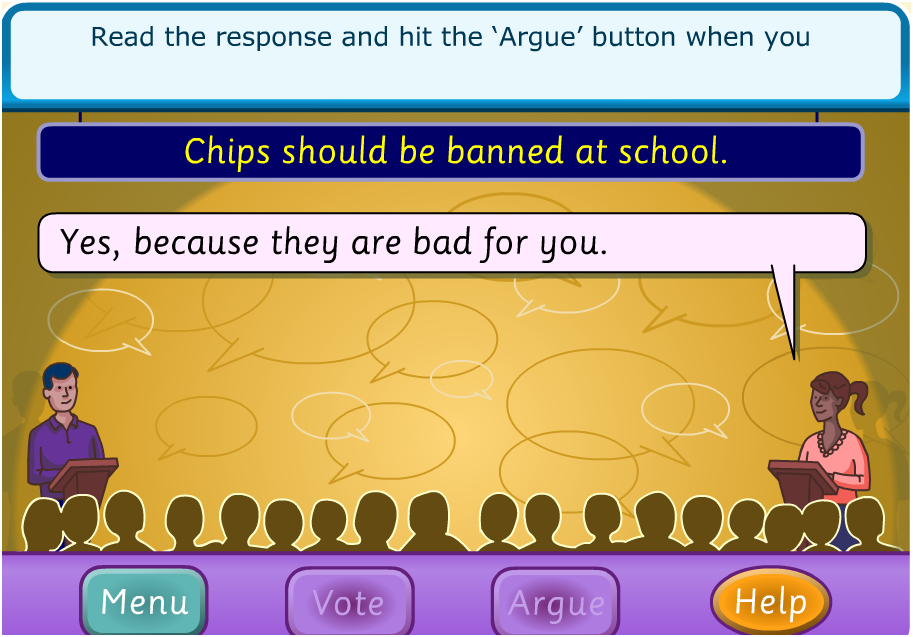Open the orange Help button
The height and width of the screenshot is (637, 913).
click(771, 601)
